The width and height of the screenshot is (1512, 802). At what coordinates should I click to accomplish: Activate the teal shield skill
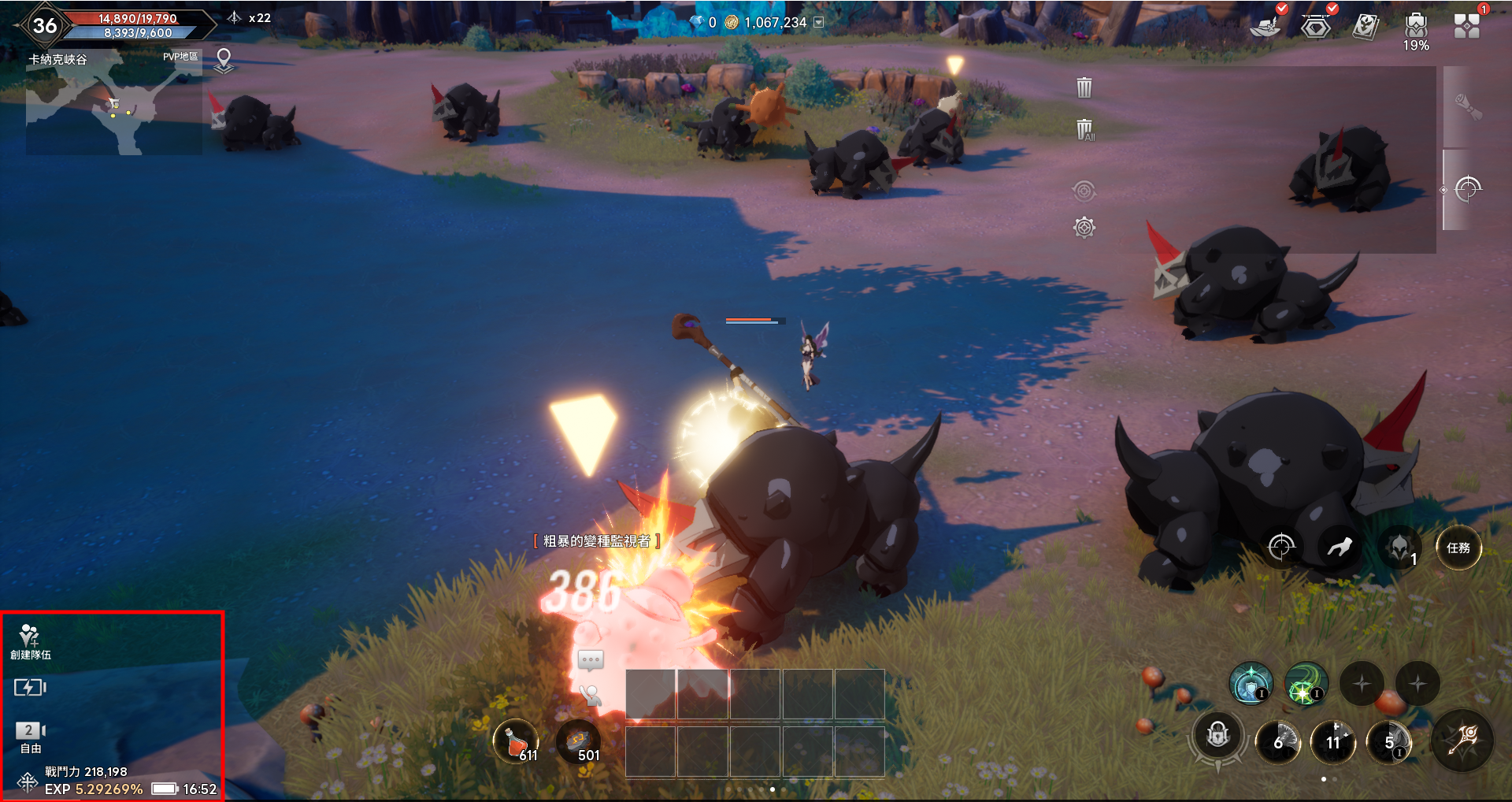click(1251, 683)
